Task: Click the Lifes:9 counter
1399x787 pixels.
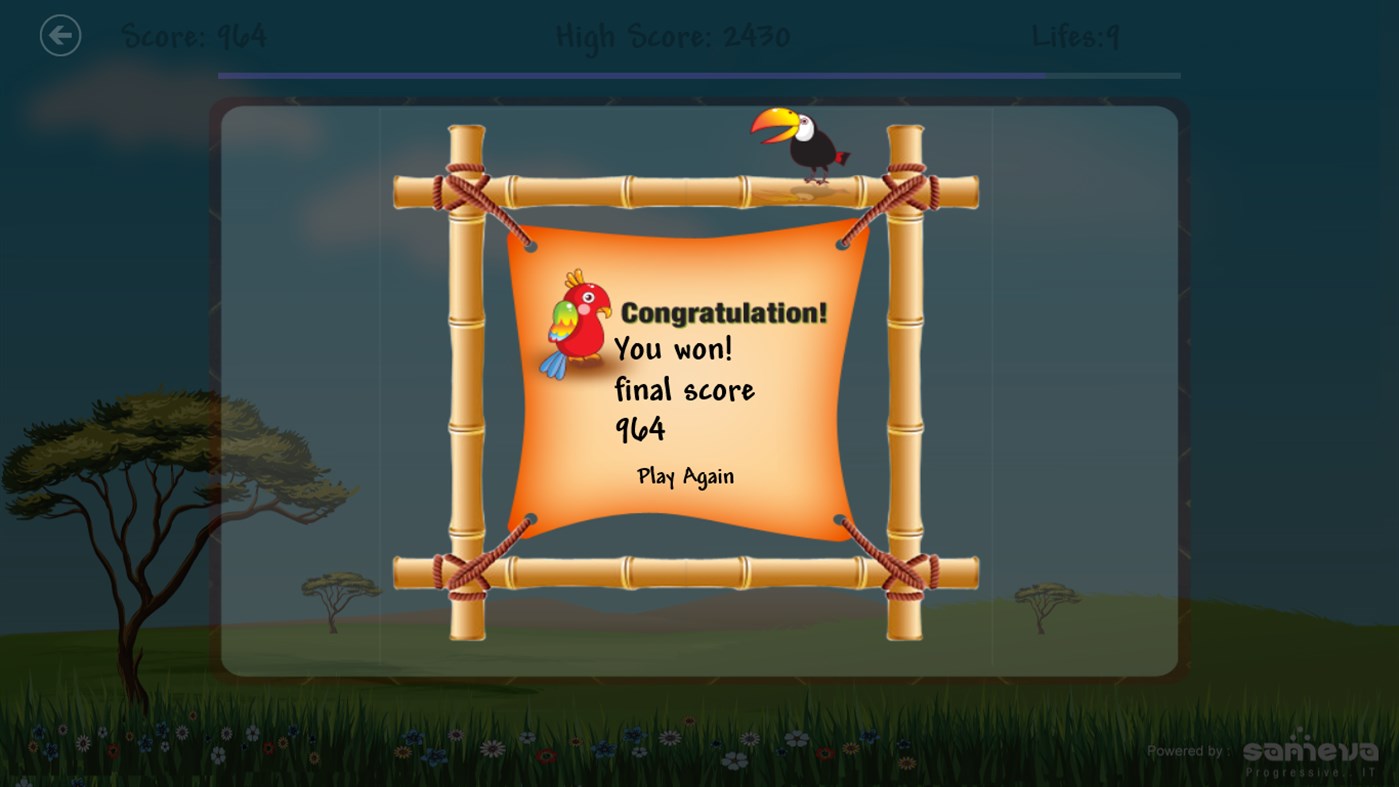Action: click(x=1075, y=35)
